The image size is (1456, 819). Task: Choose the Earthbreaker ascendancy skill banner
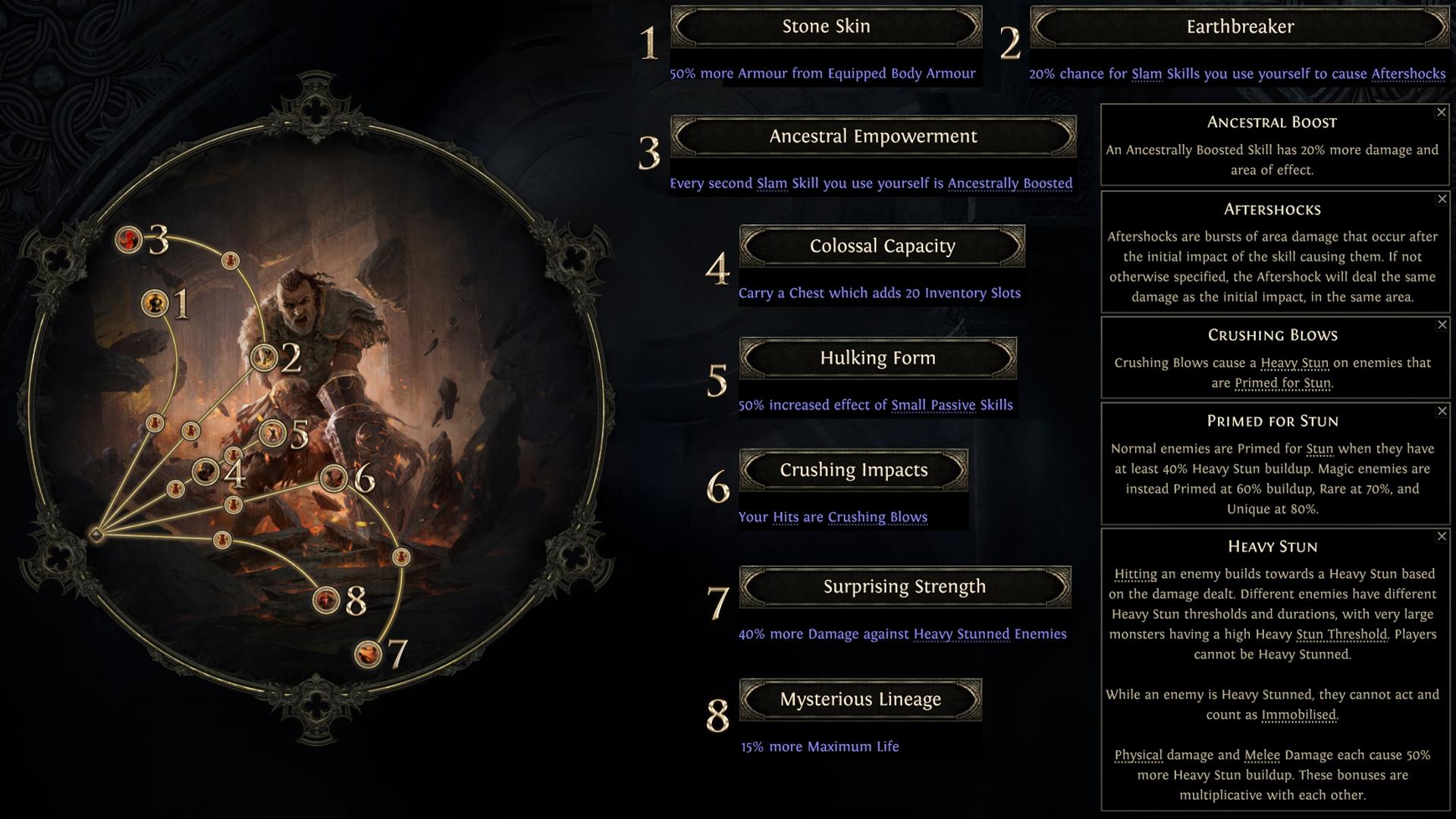coord(1240,27)
